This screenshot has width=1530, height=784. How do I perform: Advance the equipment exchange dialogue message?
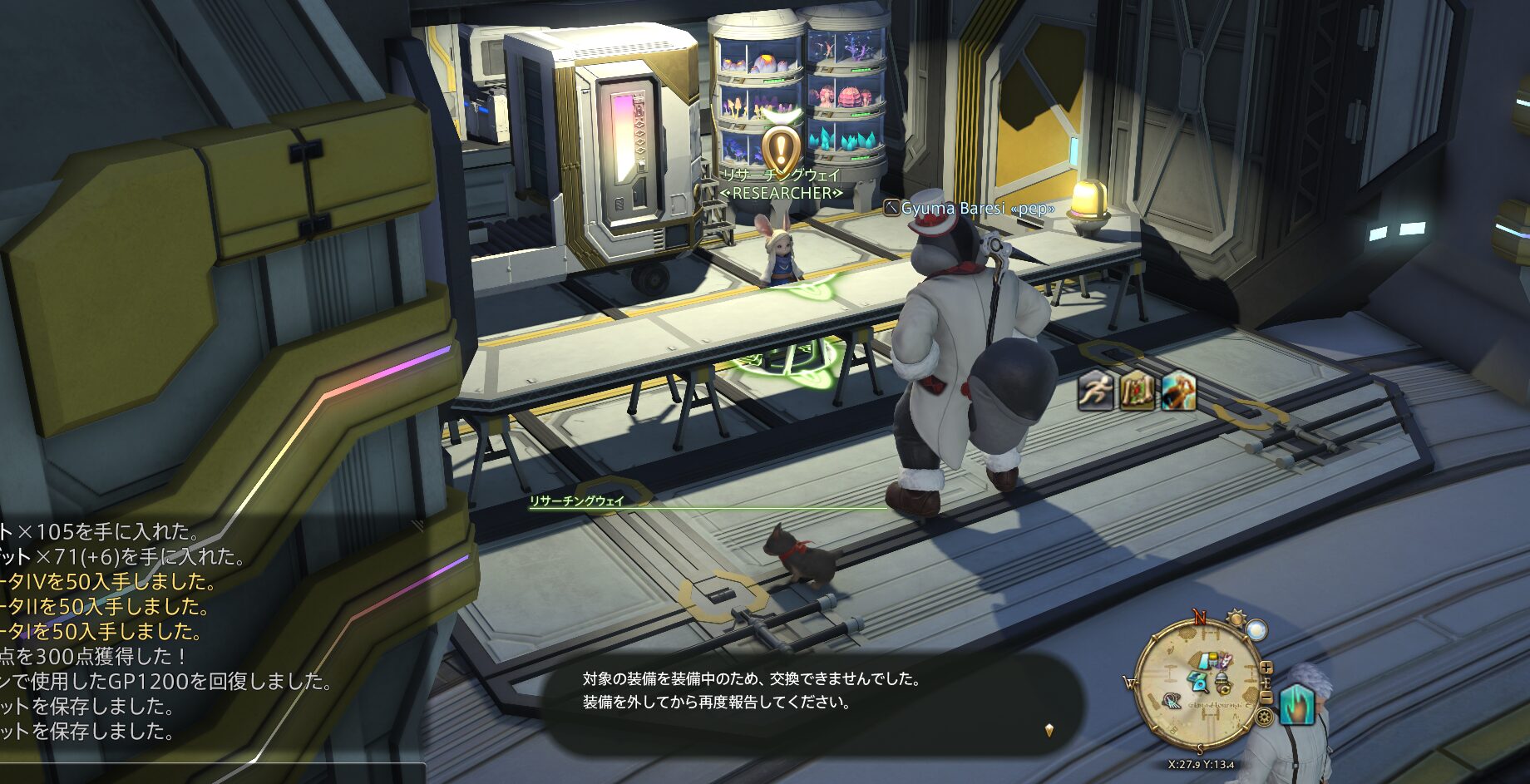(x=1049, y=730)
